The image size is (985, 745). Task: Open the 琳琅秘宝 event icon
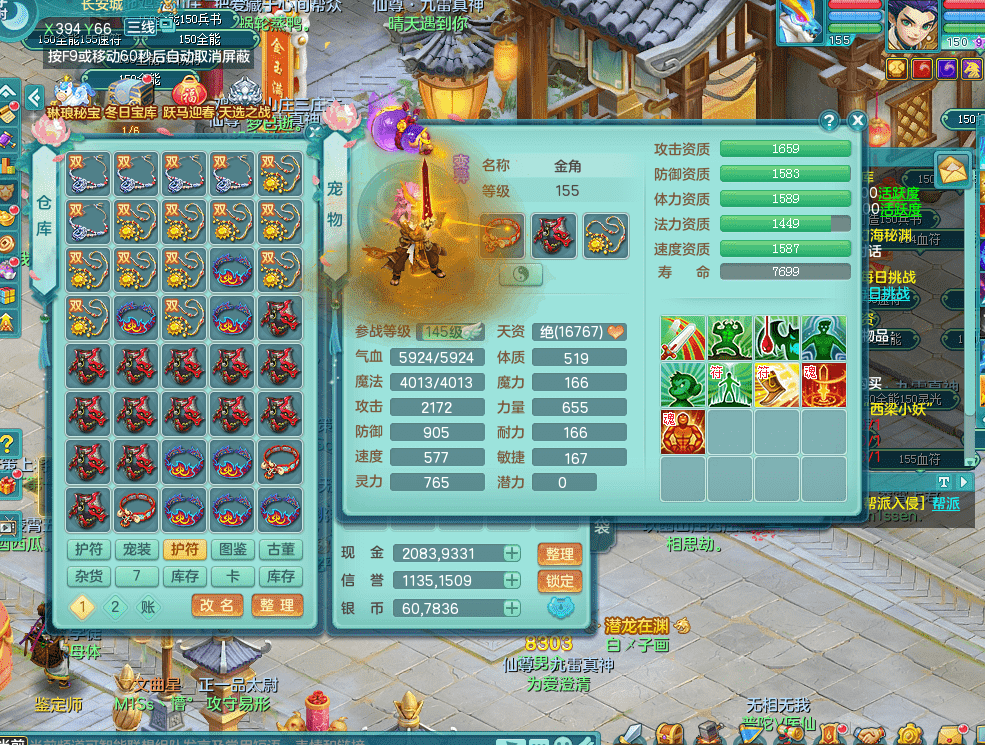tap(74, 95)
